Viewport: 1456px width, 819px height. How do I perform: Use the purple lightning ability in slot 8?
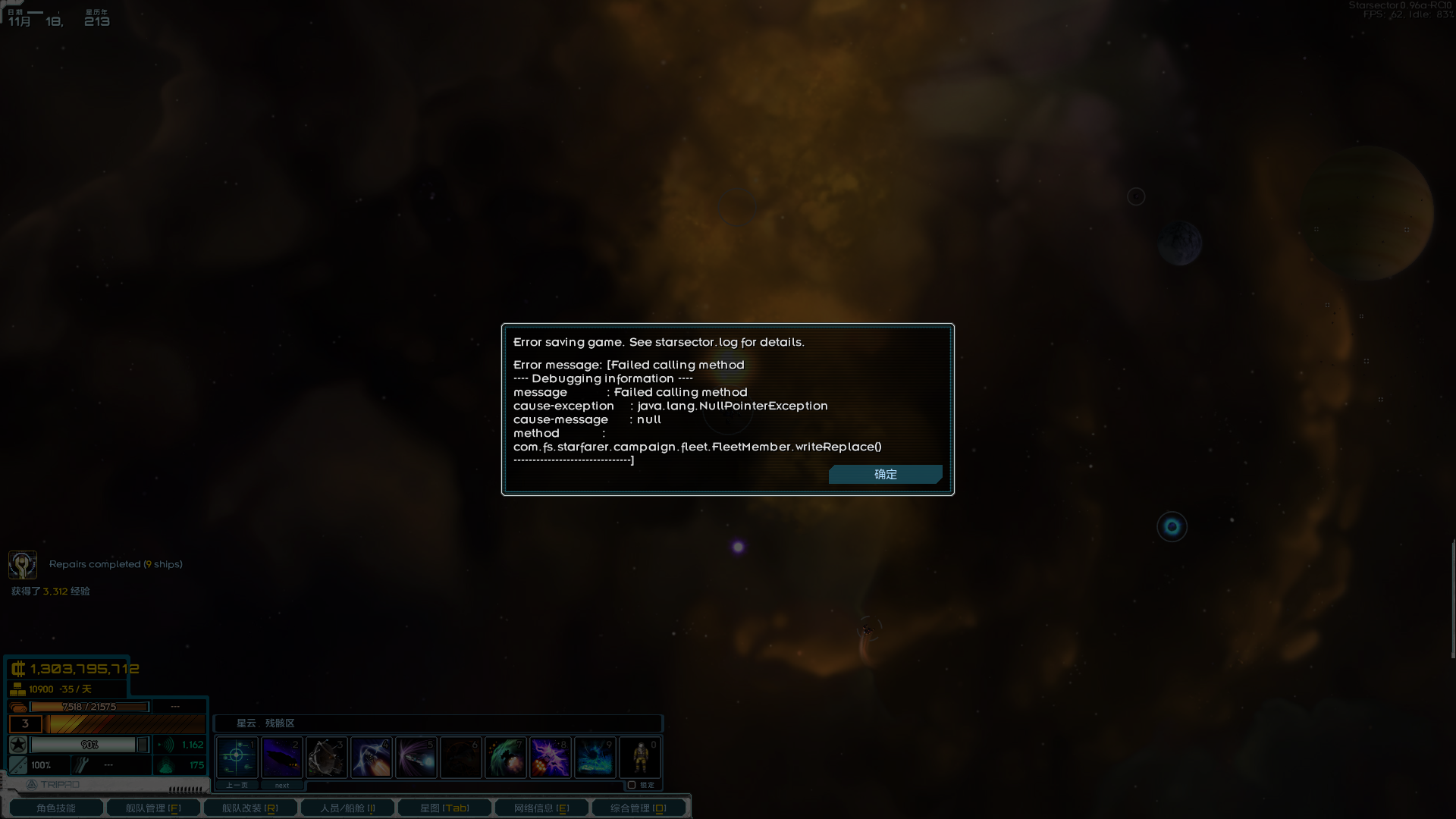point(551,757)
